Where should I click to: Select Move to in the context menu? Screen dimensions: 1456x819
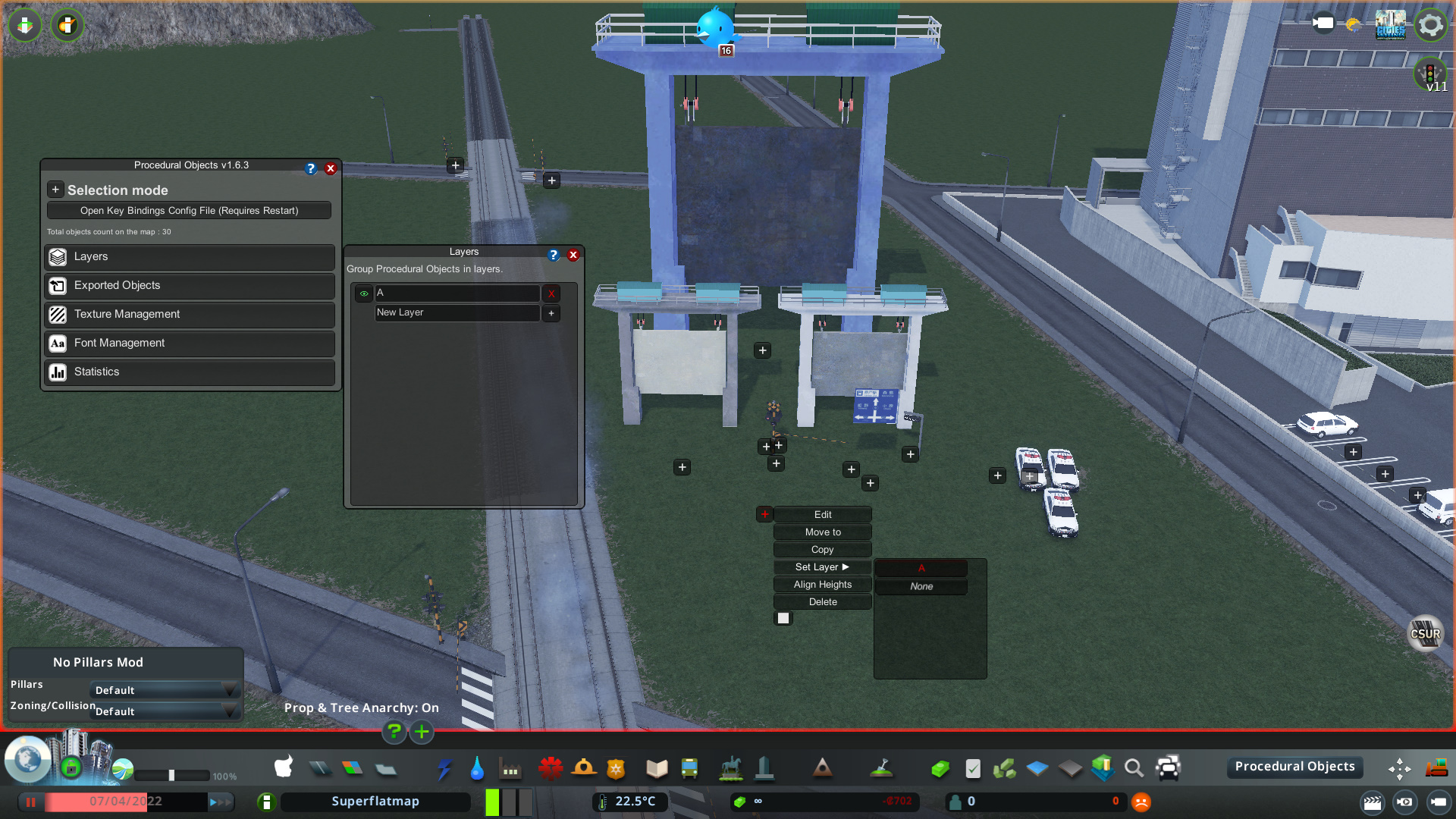822,532
